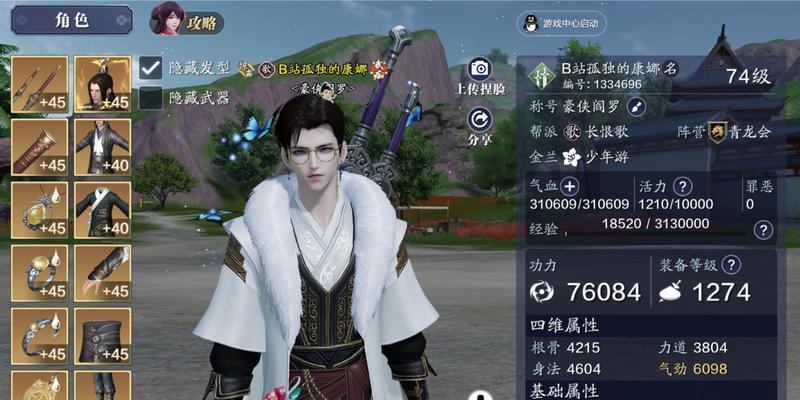Open the 活力 help question mark
This screenshot has width=800, height=400.
point(683,186)
